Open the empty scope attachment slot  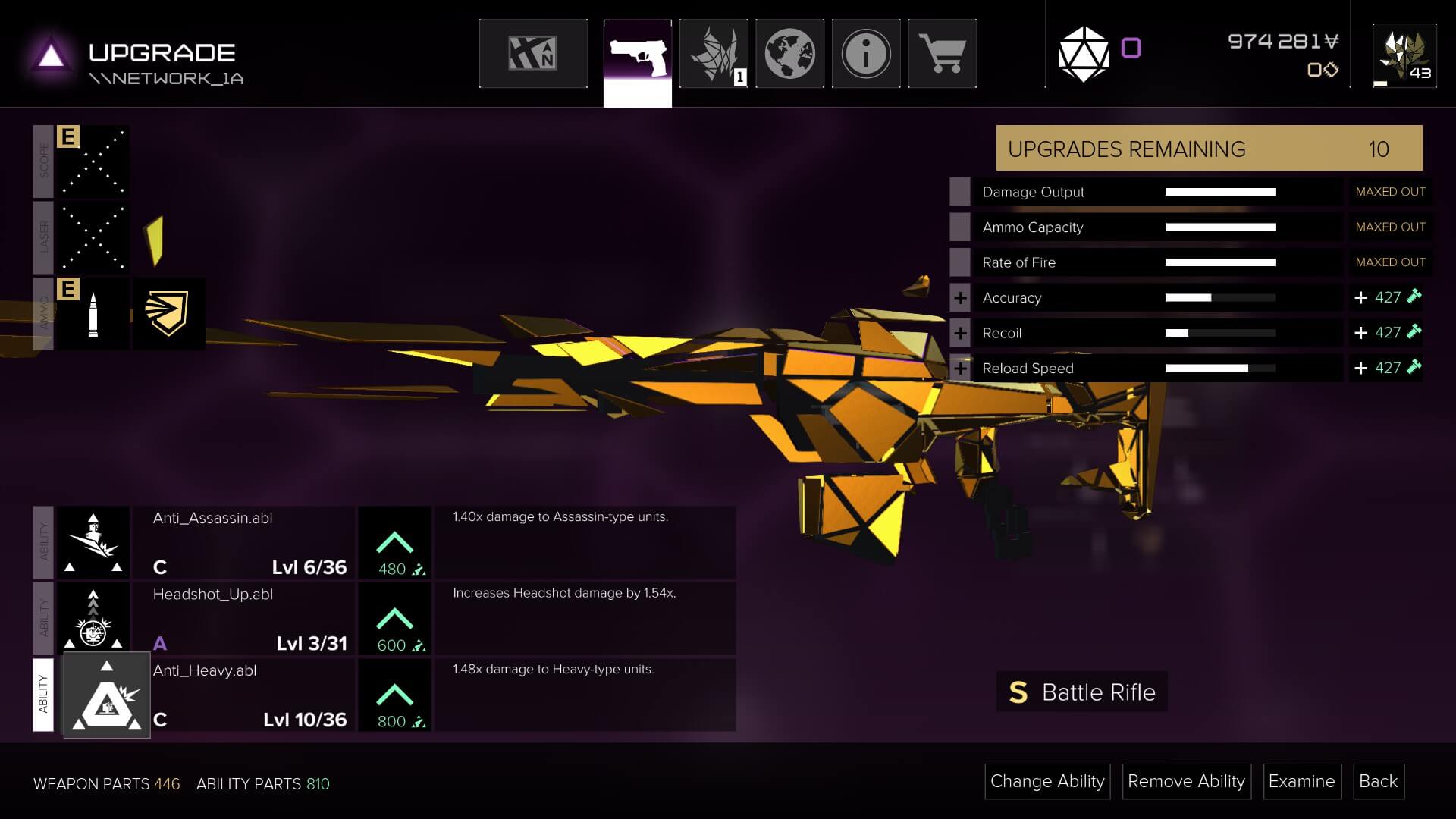[x=93, y=161]
